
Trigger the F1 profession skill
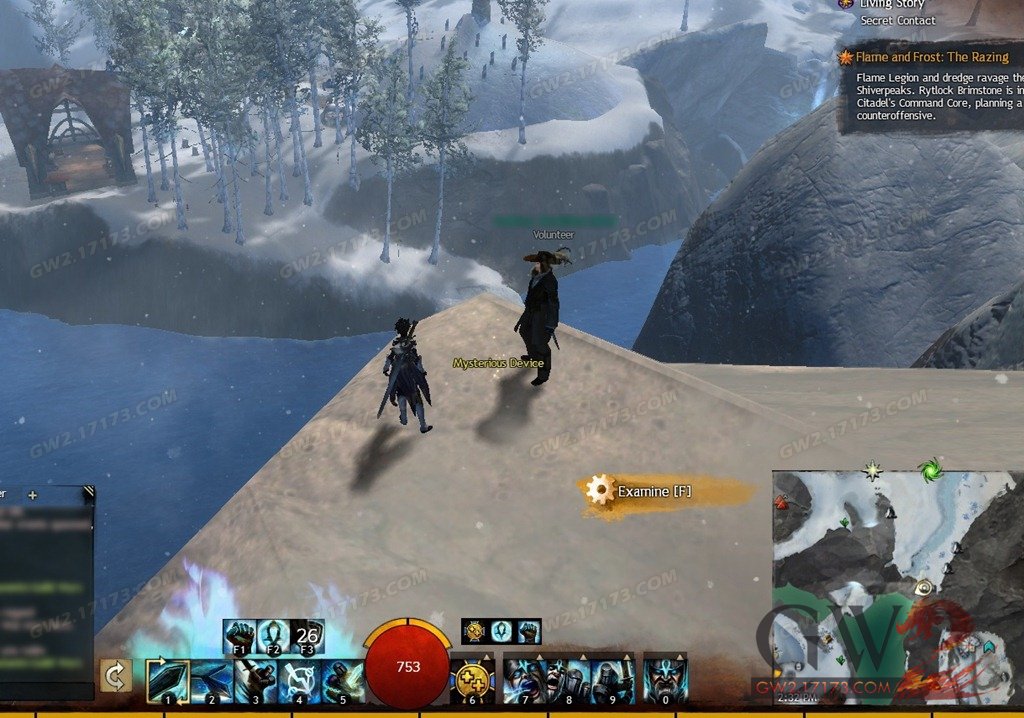[x=240, y=635]
